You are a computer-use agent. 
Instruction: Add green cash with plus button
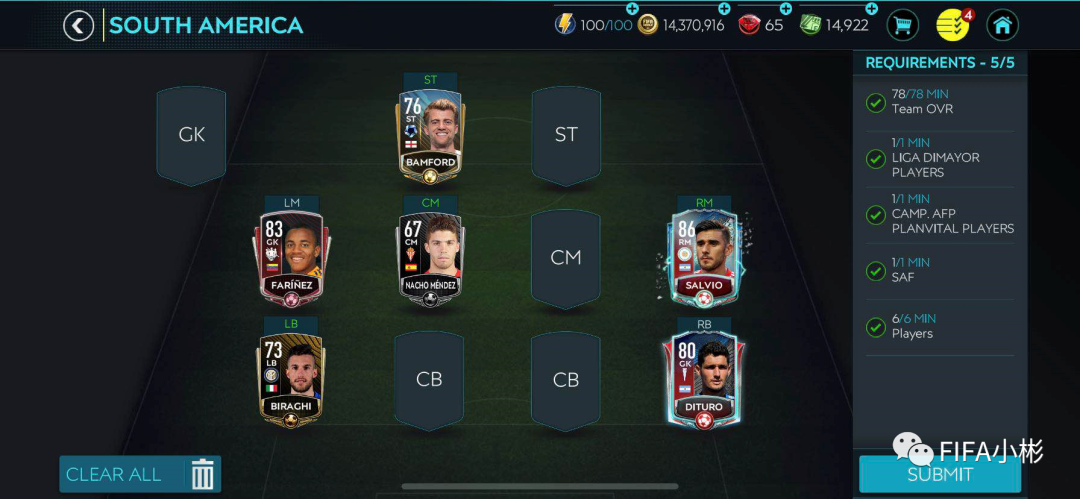click(871, 9)
